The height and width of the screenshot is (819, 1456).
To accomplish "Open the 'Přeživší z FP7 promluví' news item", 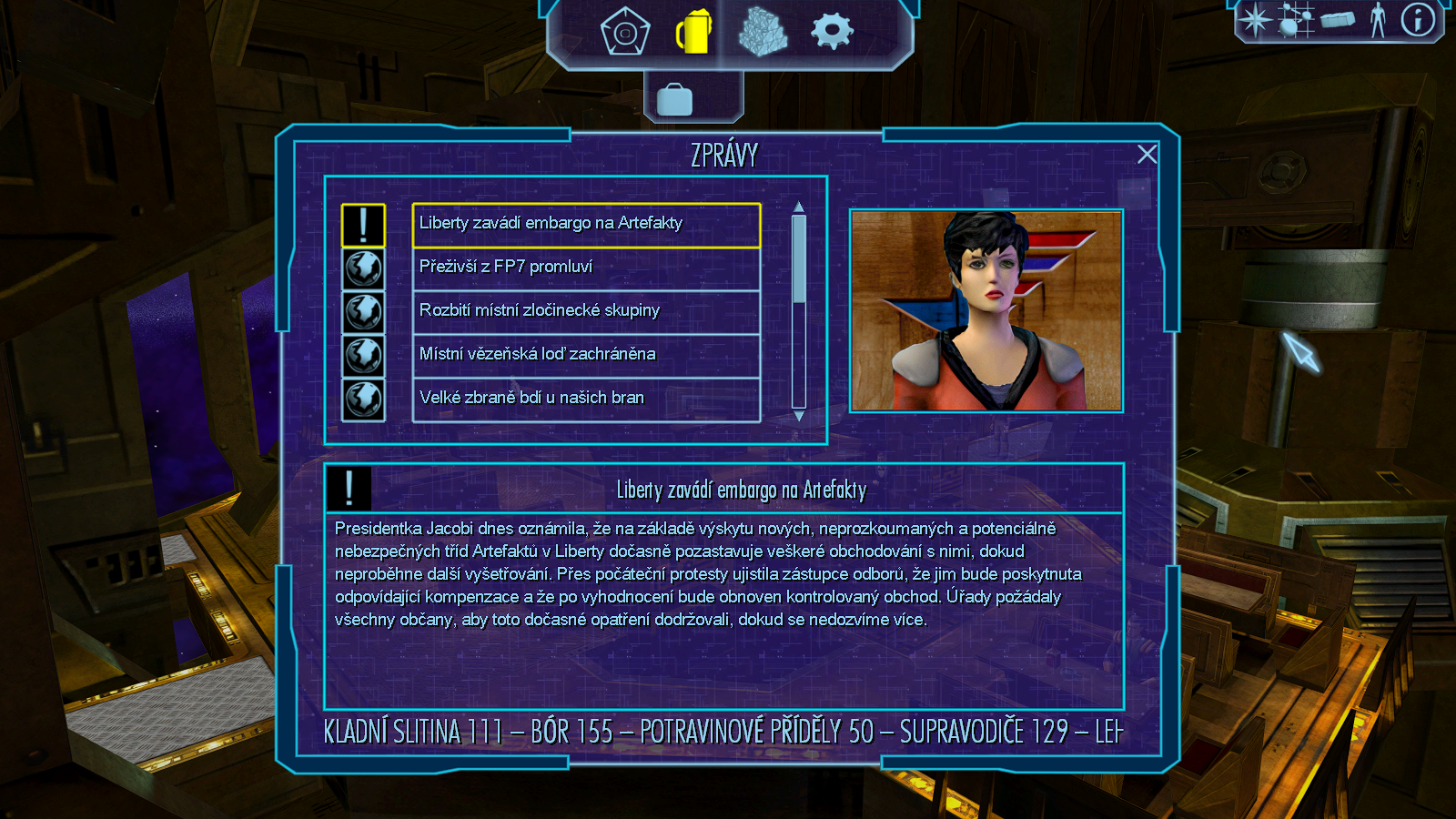I will [586, 268].
